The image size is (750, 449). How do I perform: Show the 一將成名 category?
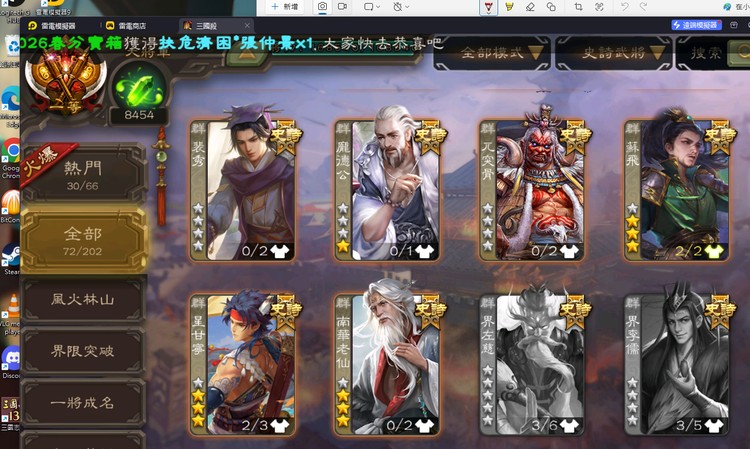pyautogui.click(x=84, y=405)
